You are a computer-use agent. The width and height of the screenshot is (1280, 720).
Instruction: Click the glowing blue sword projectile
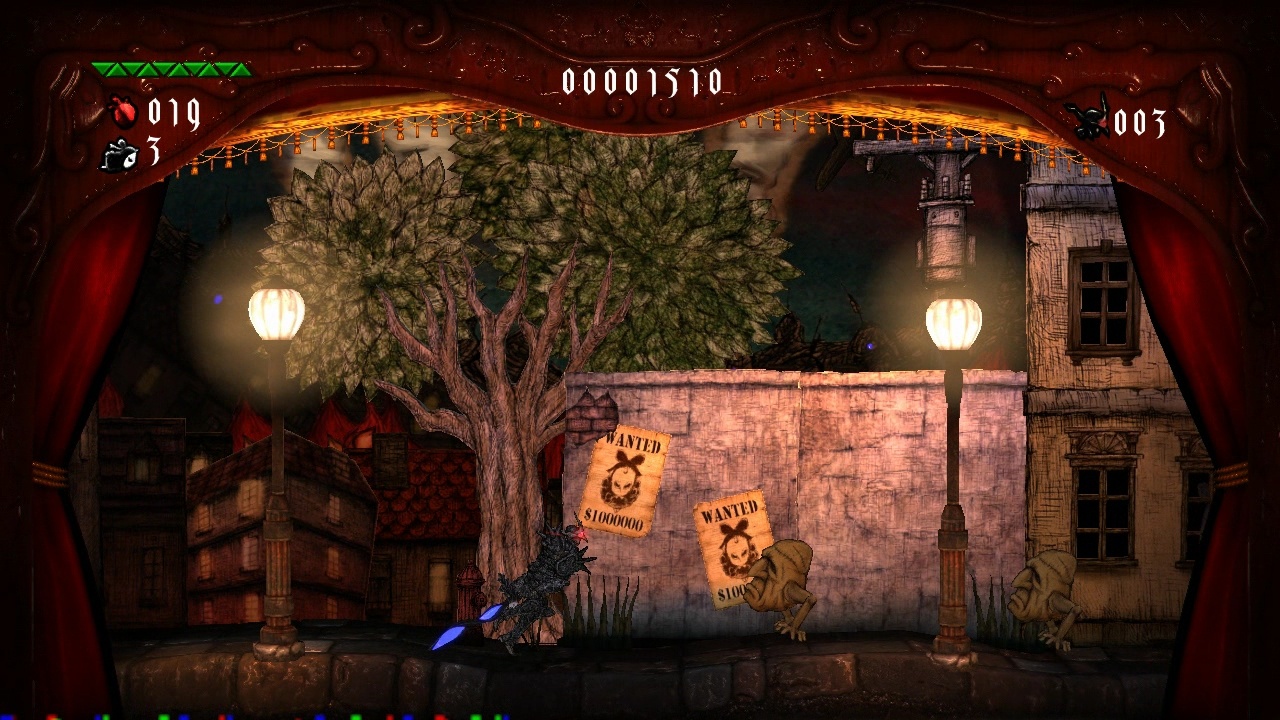450,635
